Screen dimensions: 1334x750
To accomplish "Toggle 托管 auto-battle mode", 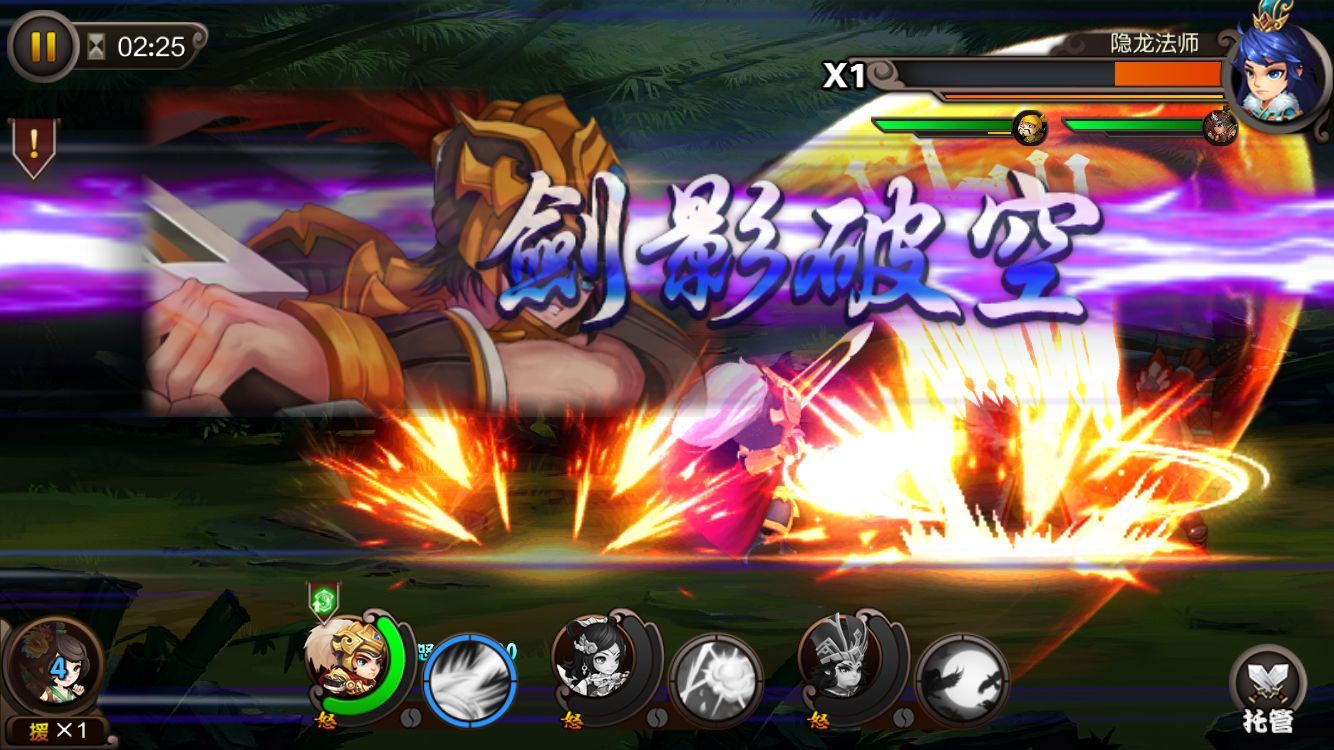I will click(x=1267, y=688).
